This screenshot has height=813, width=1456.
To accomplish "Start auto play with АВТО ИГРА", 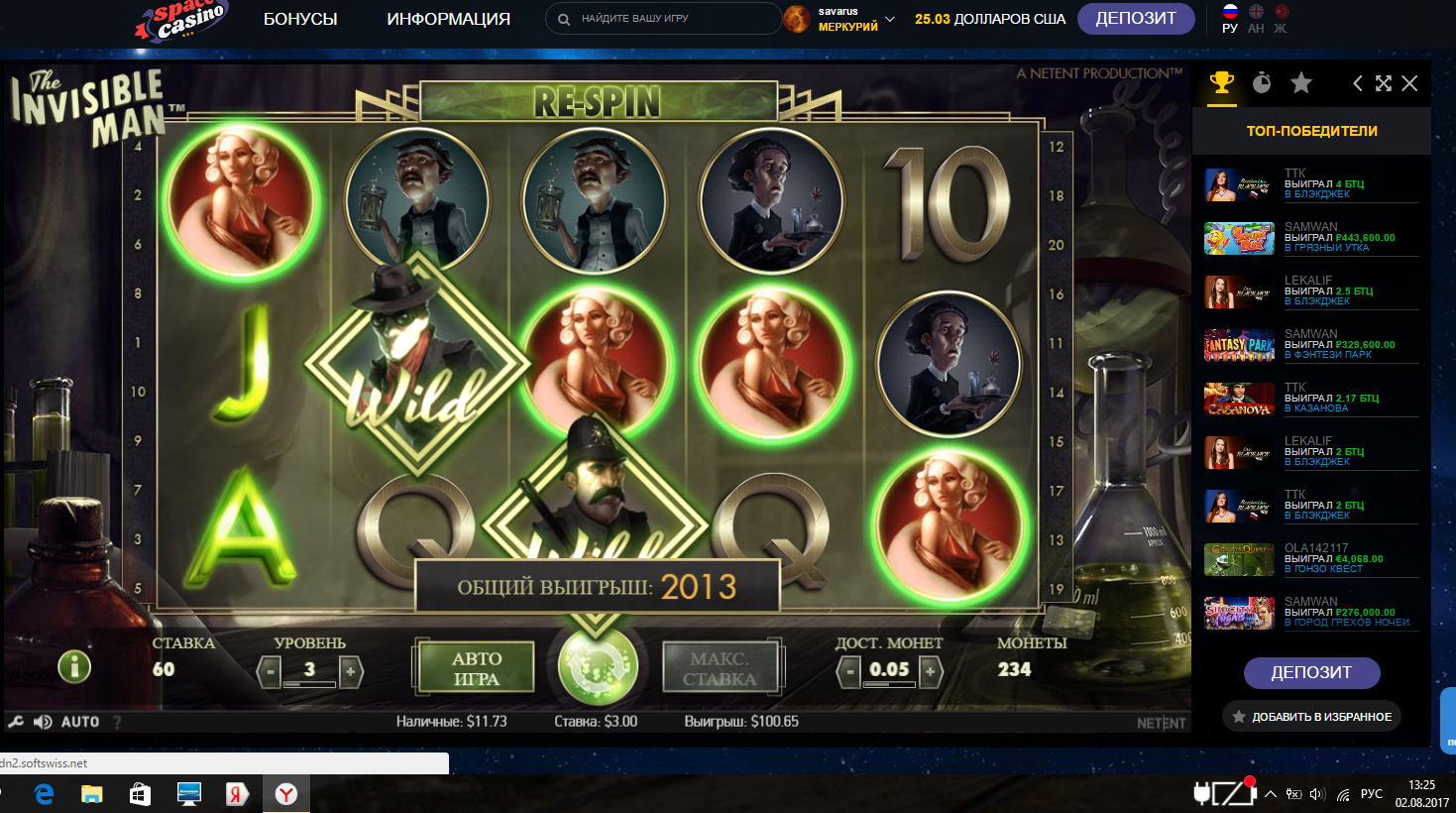I will click(x=477, y=668).
